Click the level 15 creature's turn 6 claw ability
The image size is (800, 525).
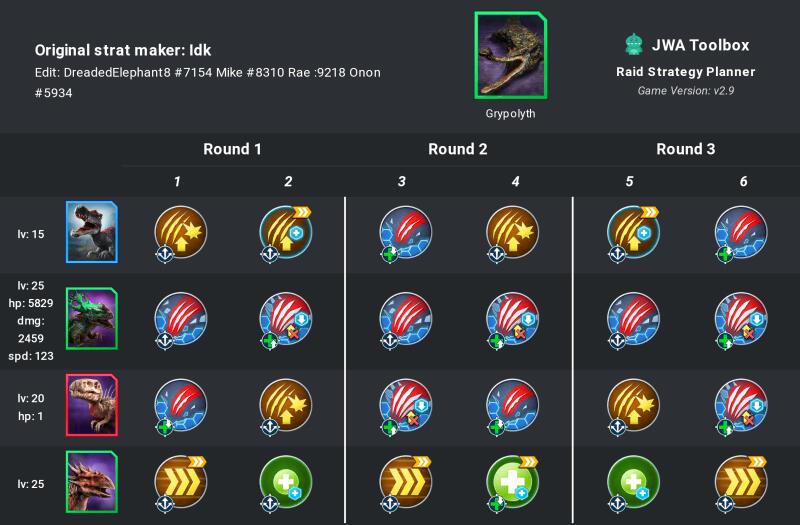point(740,232)
